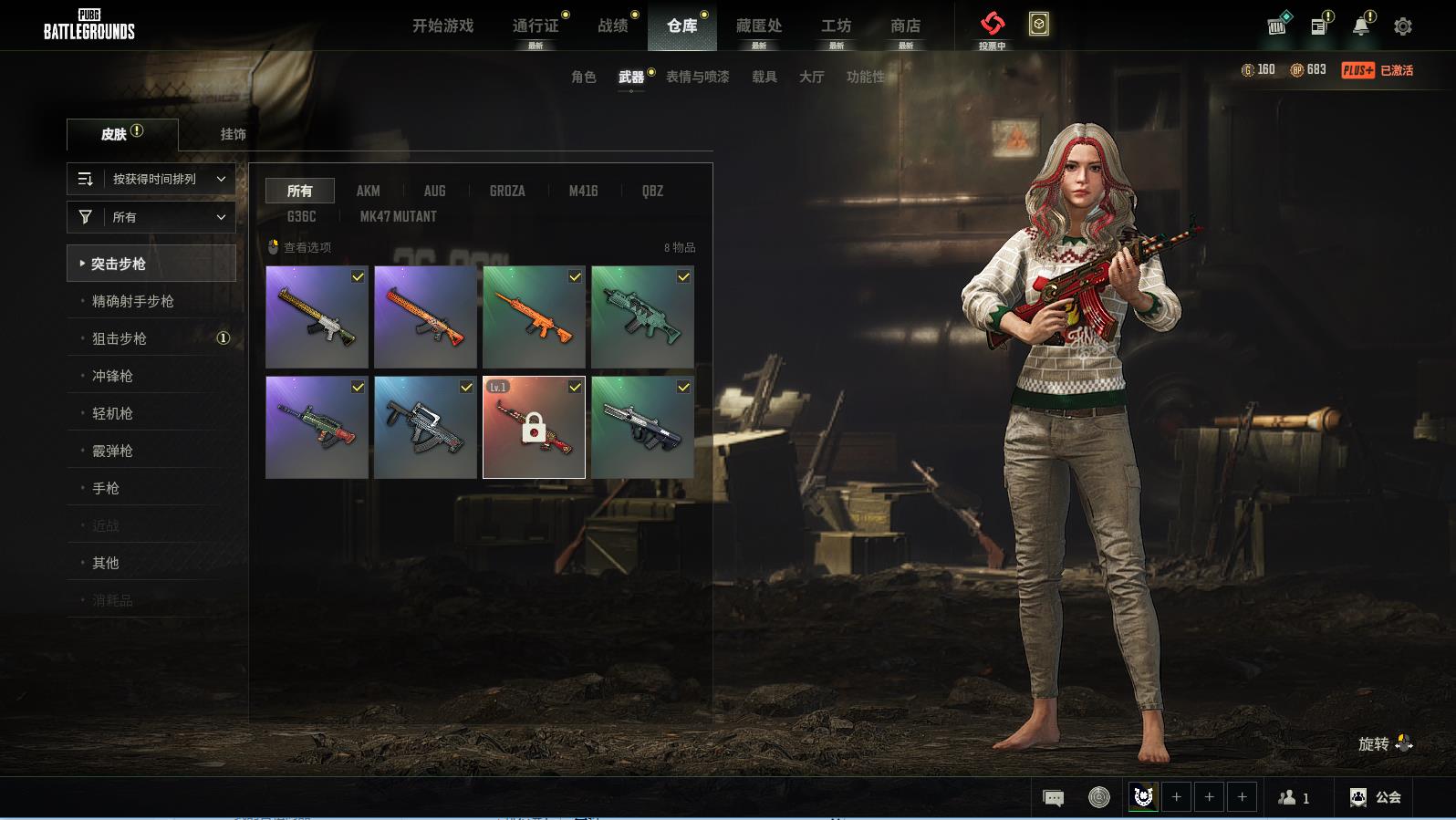1456x820 pixels.
Task: Switch to the 角色 character tab
Action: click(583, 77)
